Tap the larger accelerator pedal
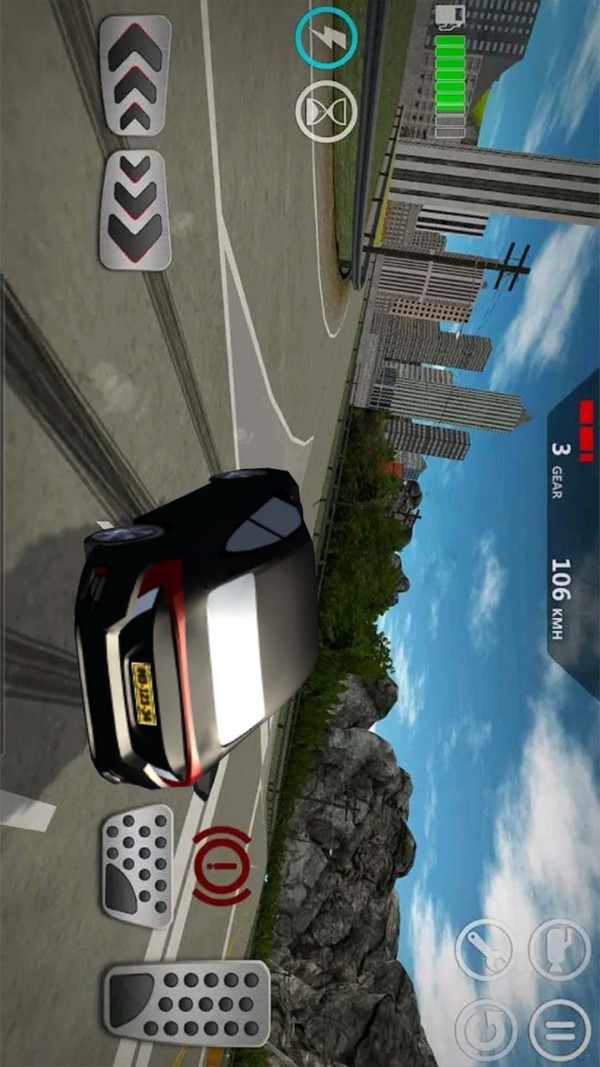600x1067 pixels. click(187, 1002)
